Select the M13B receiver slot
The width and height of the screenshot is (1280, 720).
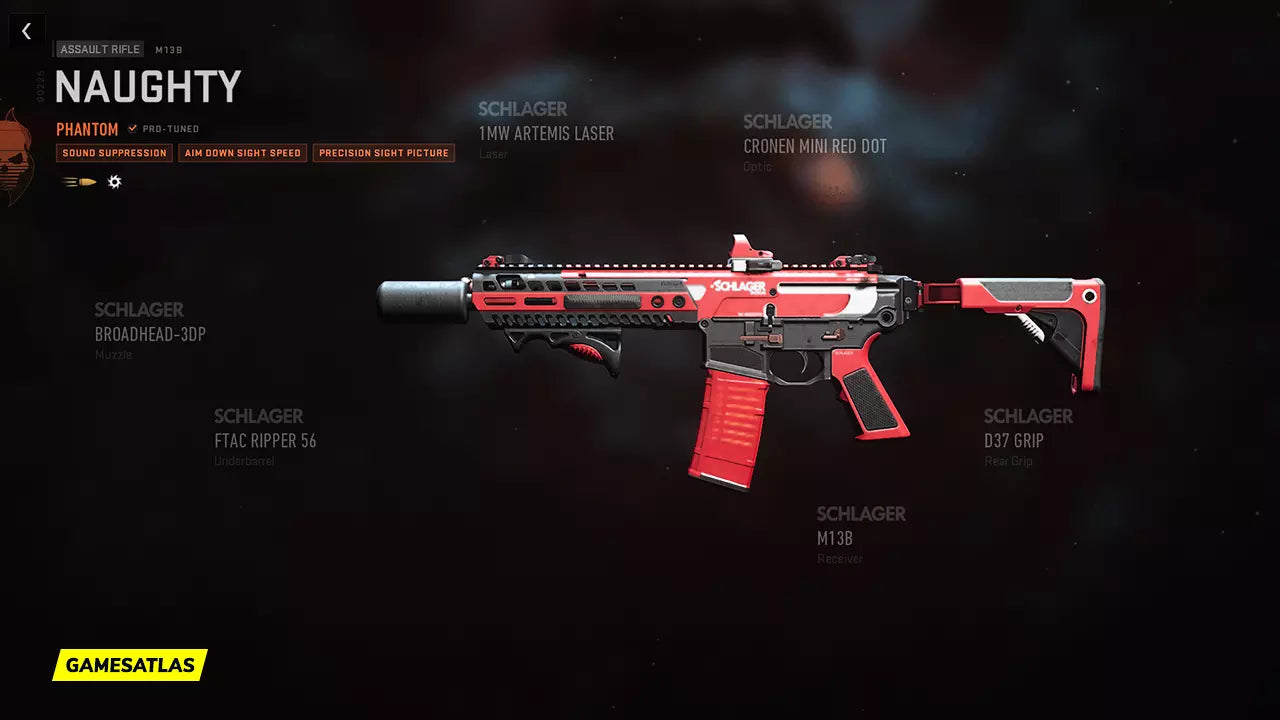[835, 538]
